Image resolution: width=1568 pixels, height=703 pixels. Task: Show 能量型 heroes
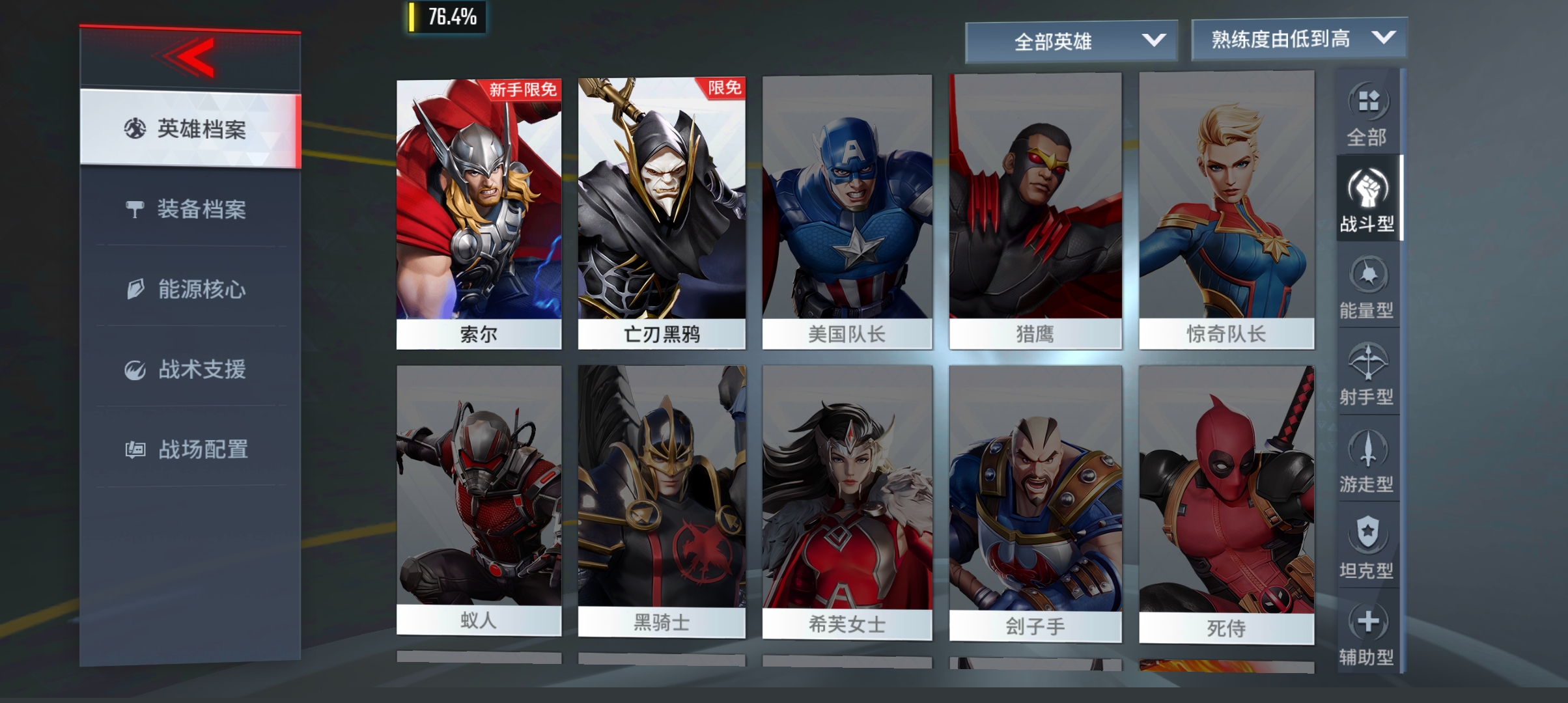(x=1367, y=286)
